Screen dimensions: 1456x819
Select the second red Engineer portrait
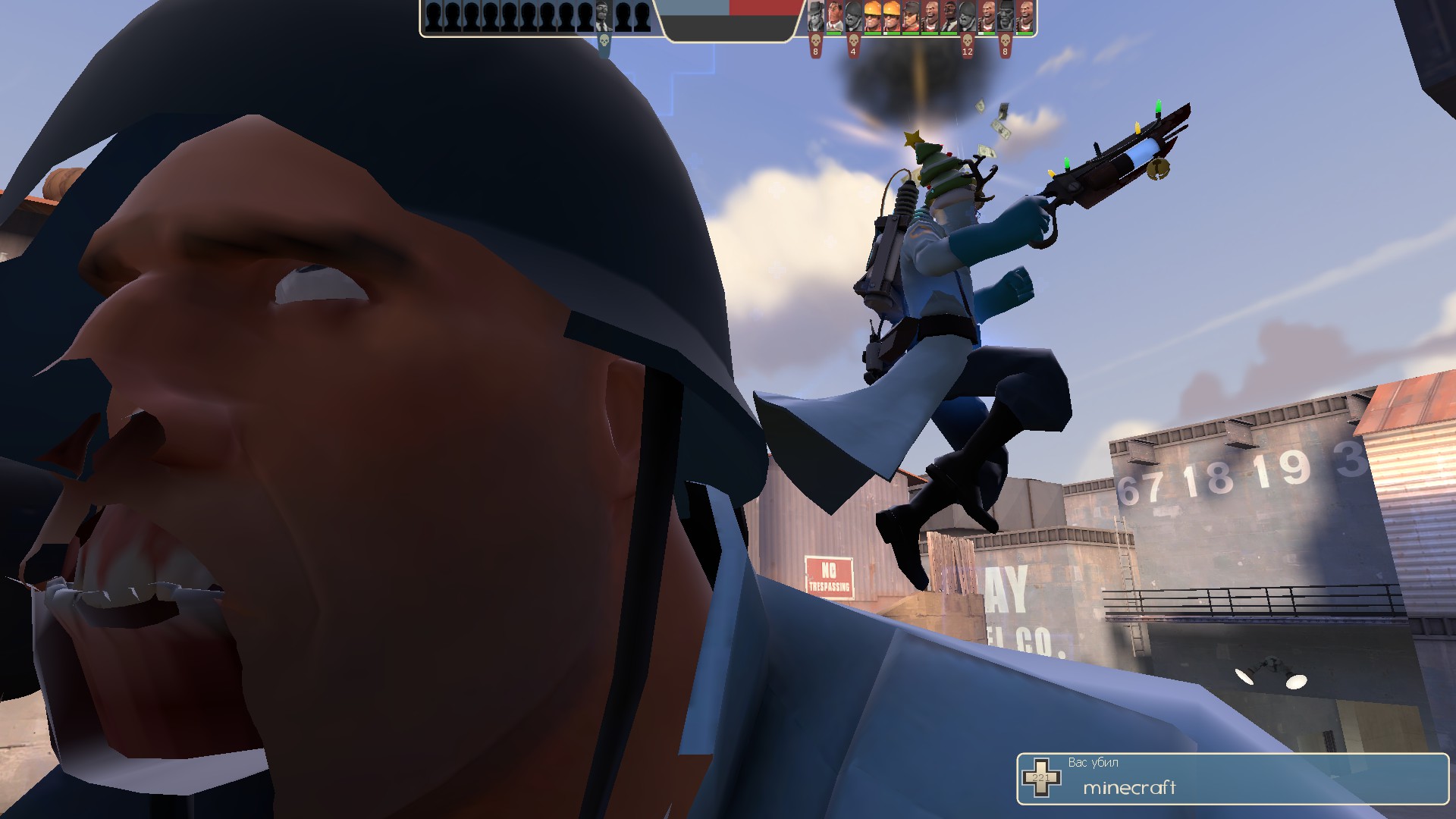click(x=890, y=17)
